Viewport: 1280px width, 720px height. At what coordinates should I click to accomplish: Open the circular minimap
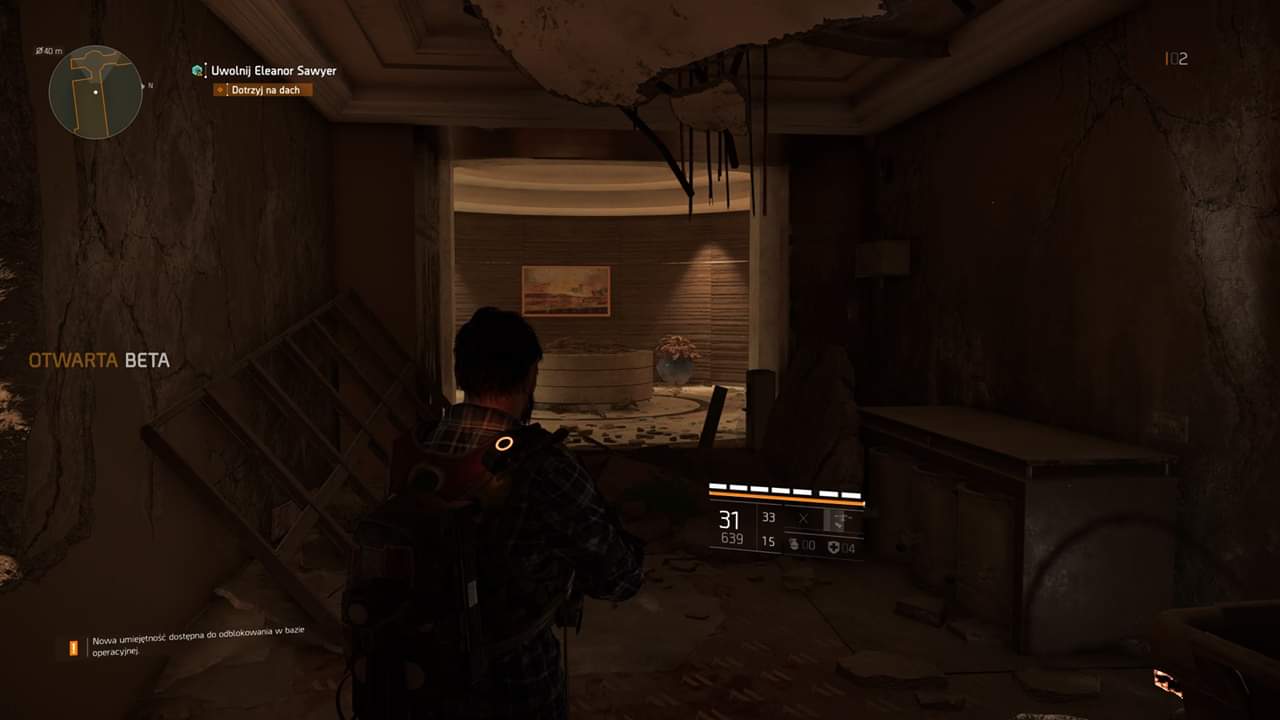tap(95, 92)
